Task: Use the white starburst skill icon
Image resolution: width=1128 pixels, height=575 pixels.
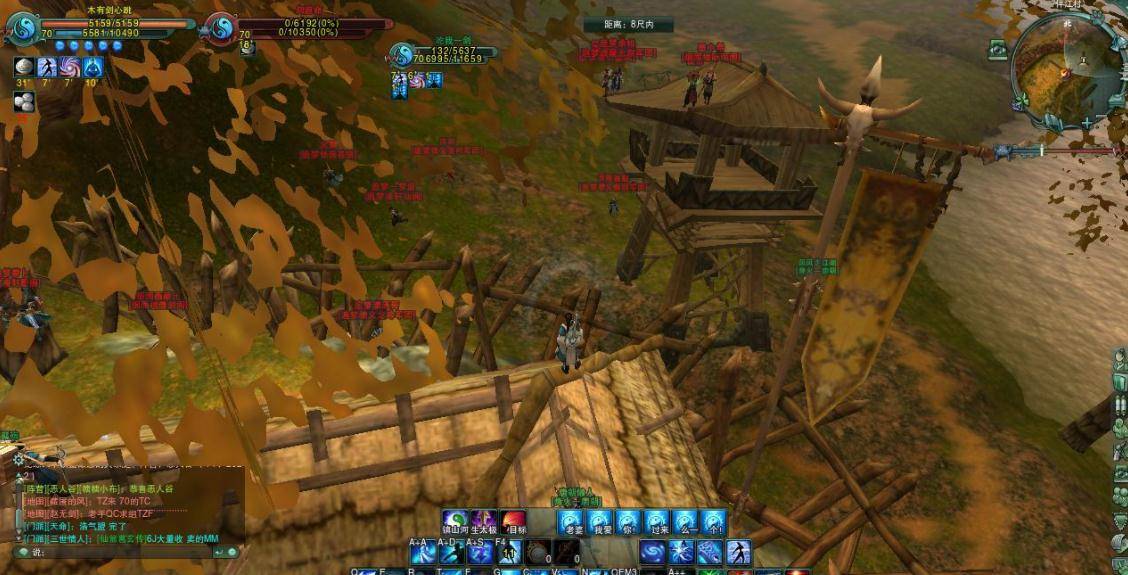Action: [x=681, y=552]
